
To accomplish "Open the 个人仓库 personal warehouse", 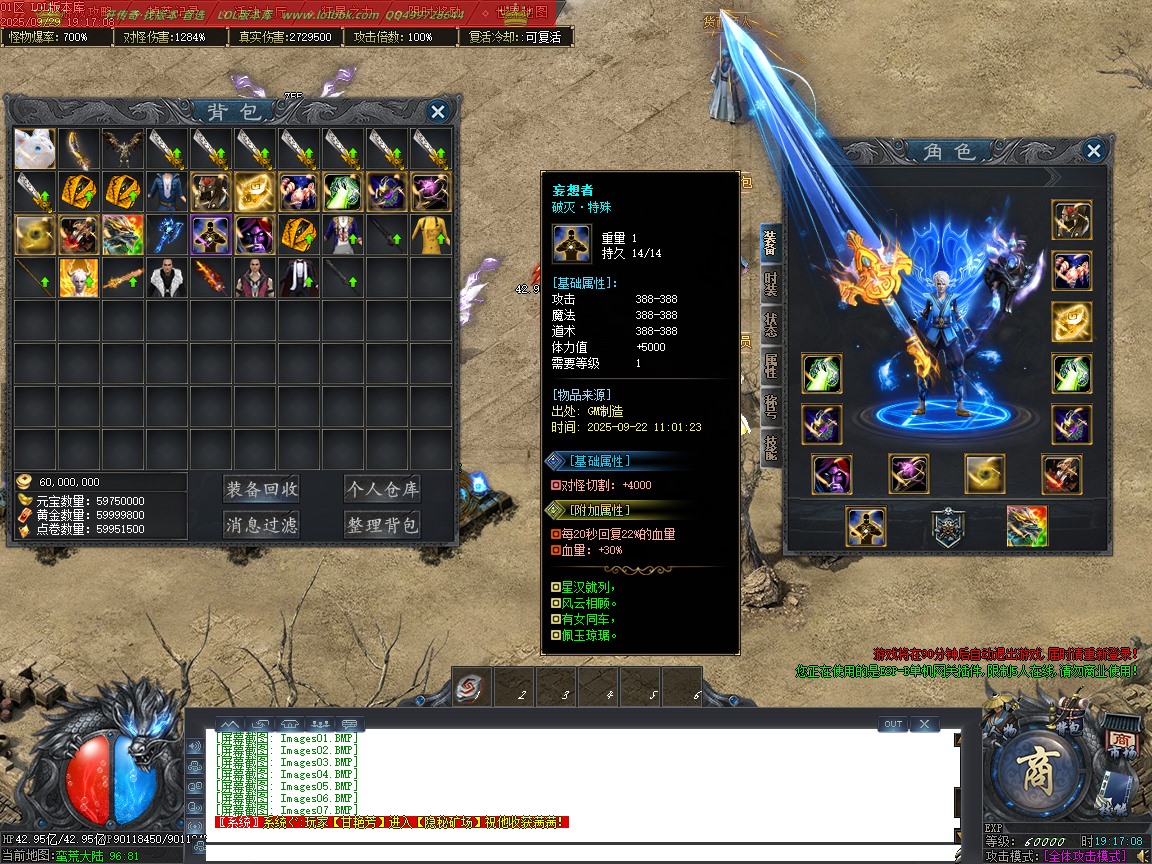I will [382, 489].
